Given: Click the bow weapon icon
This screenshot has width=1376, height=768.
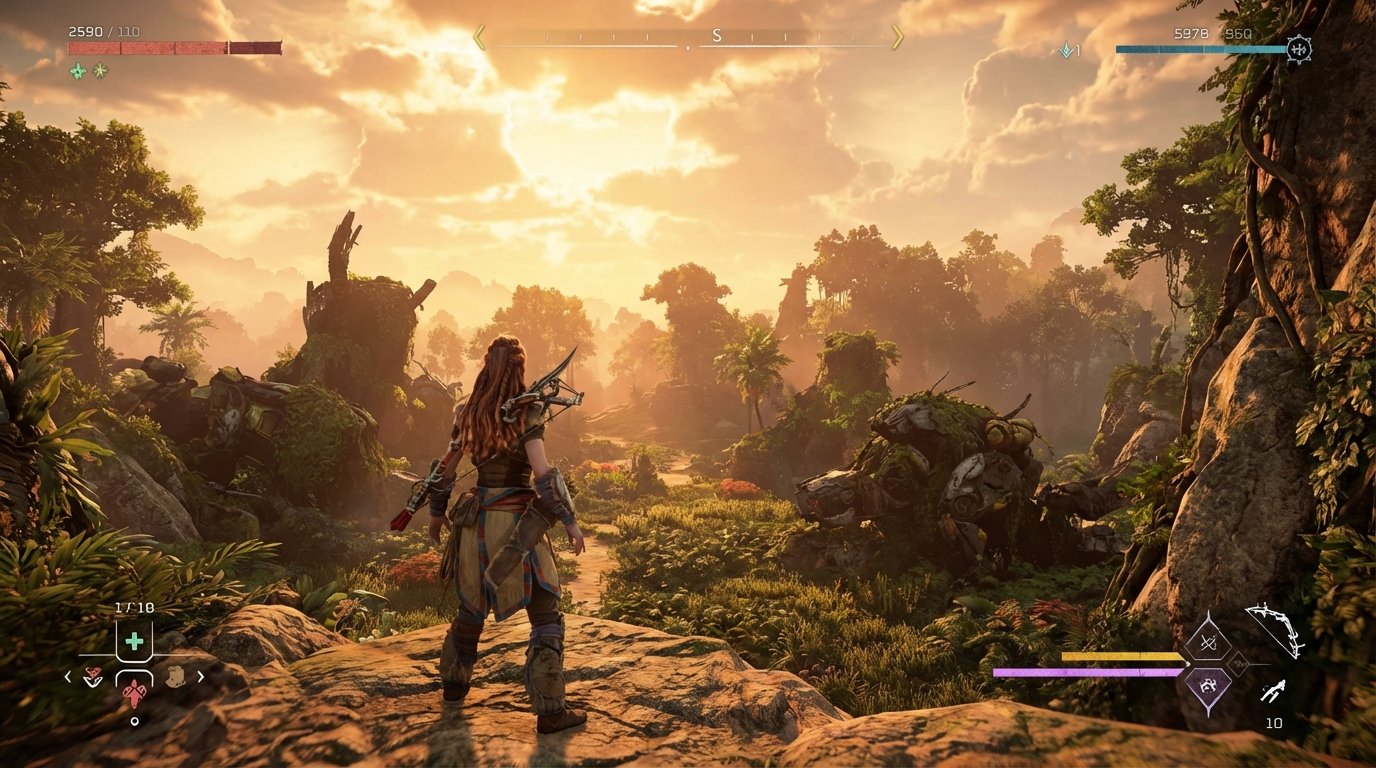Looking at the screenshot, I should pyautogui.click(x=1273, y=631).
